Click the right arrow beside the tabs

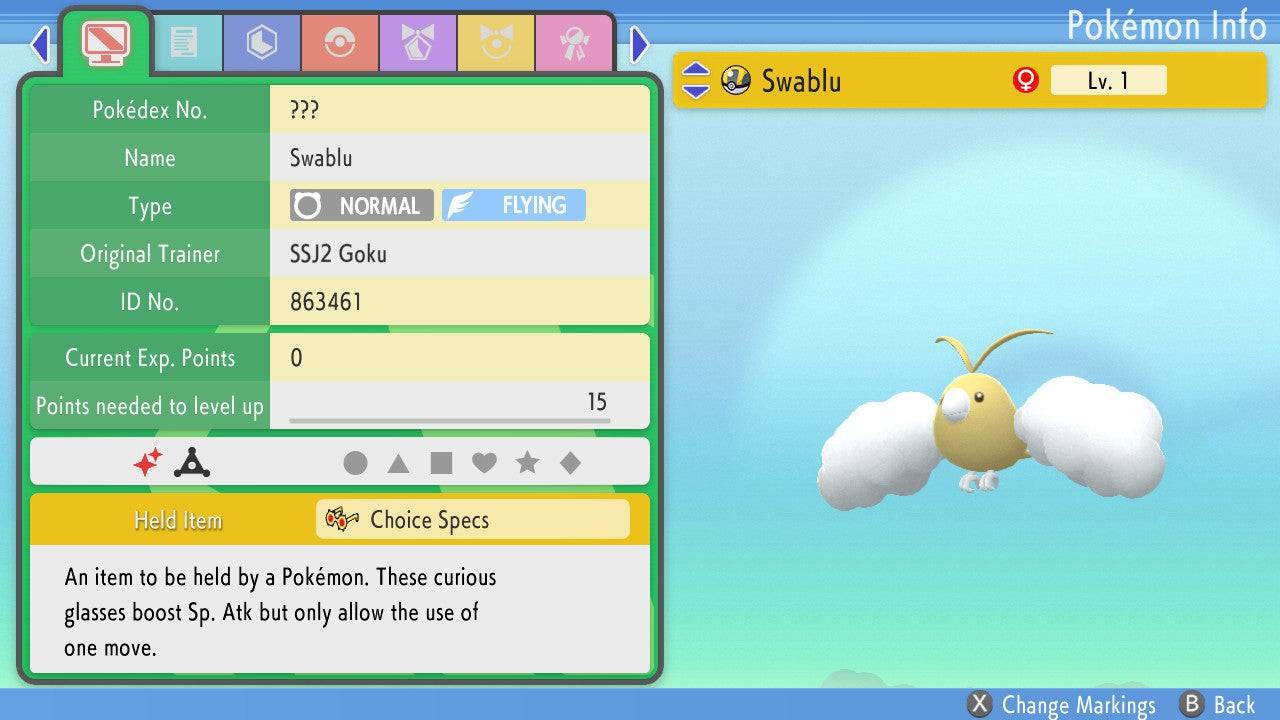pos(640,44)
